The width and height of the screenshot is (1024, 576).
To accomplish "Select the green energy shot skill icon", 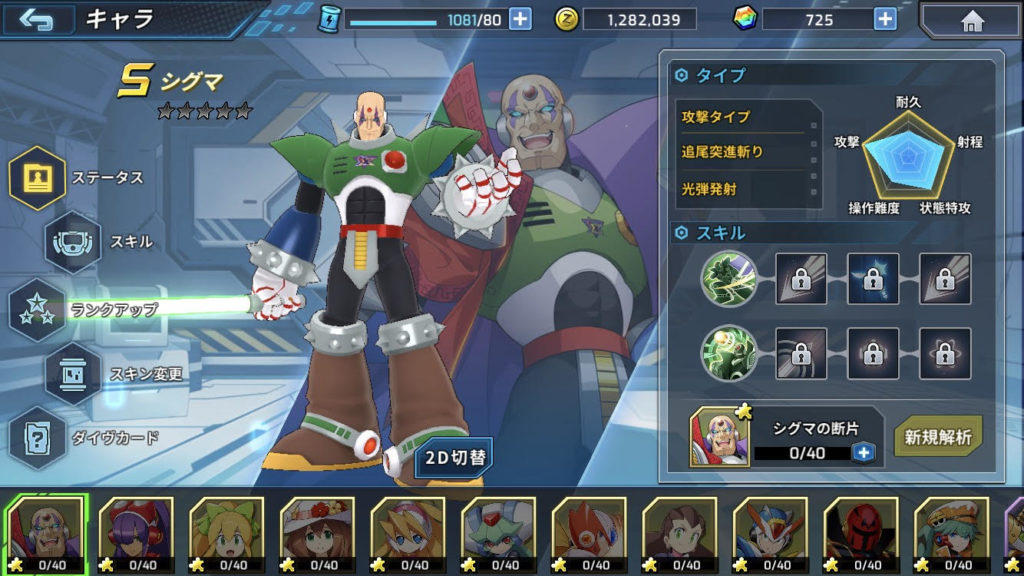I will (x=727, y=354).
